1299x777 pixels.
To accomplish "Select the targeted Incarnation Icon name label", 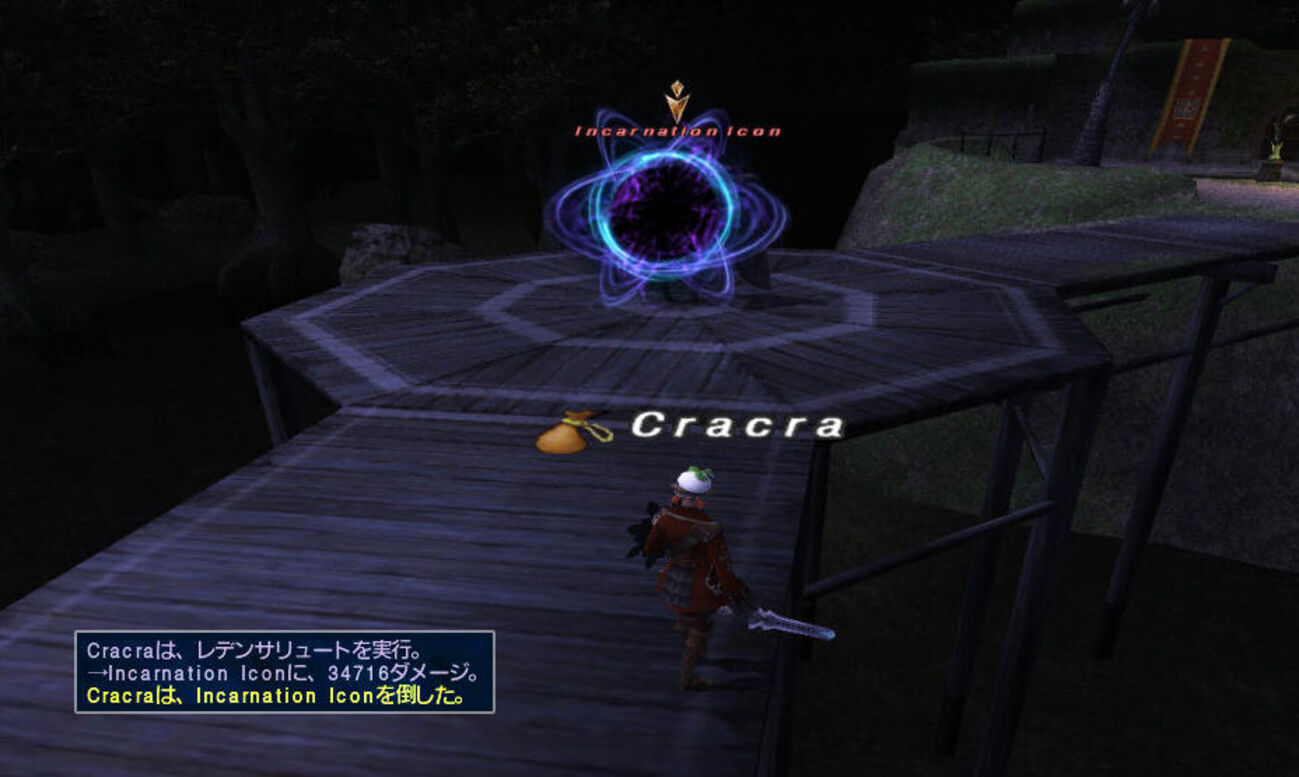I will (x=677, y=131).
